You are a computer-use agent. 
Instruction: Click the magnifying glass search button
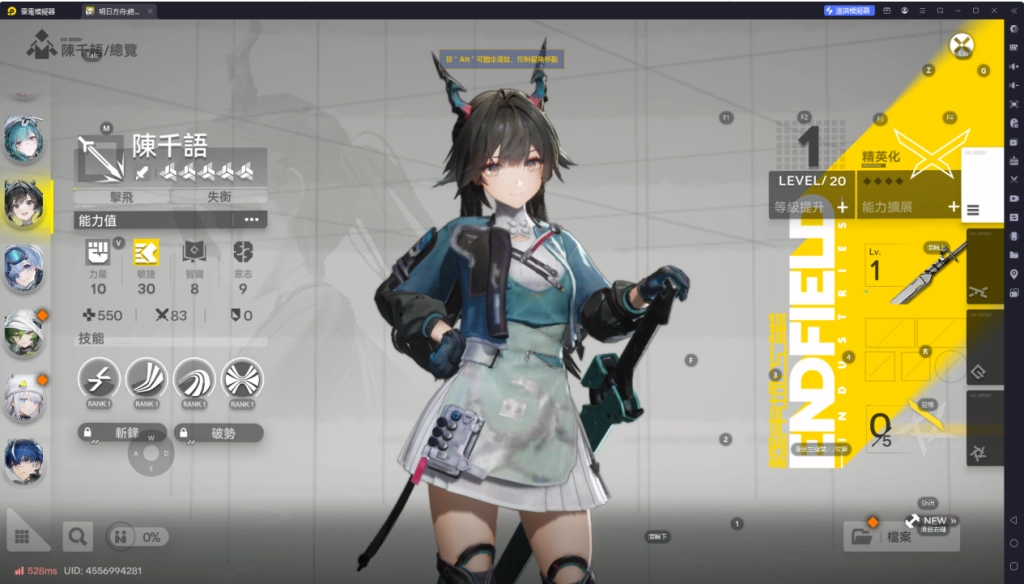click(77, 537)
